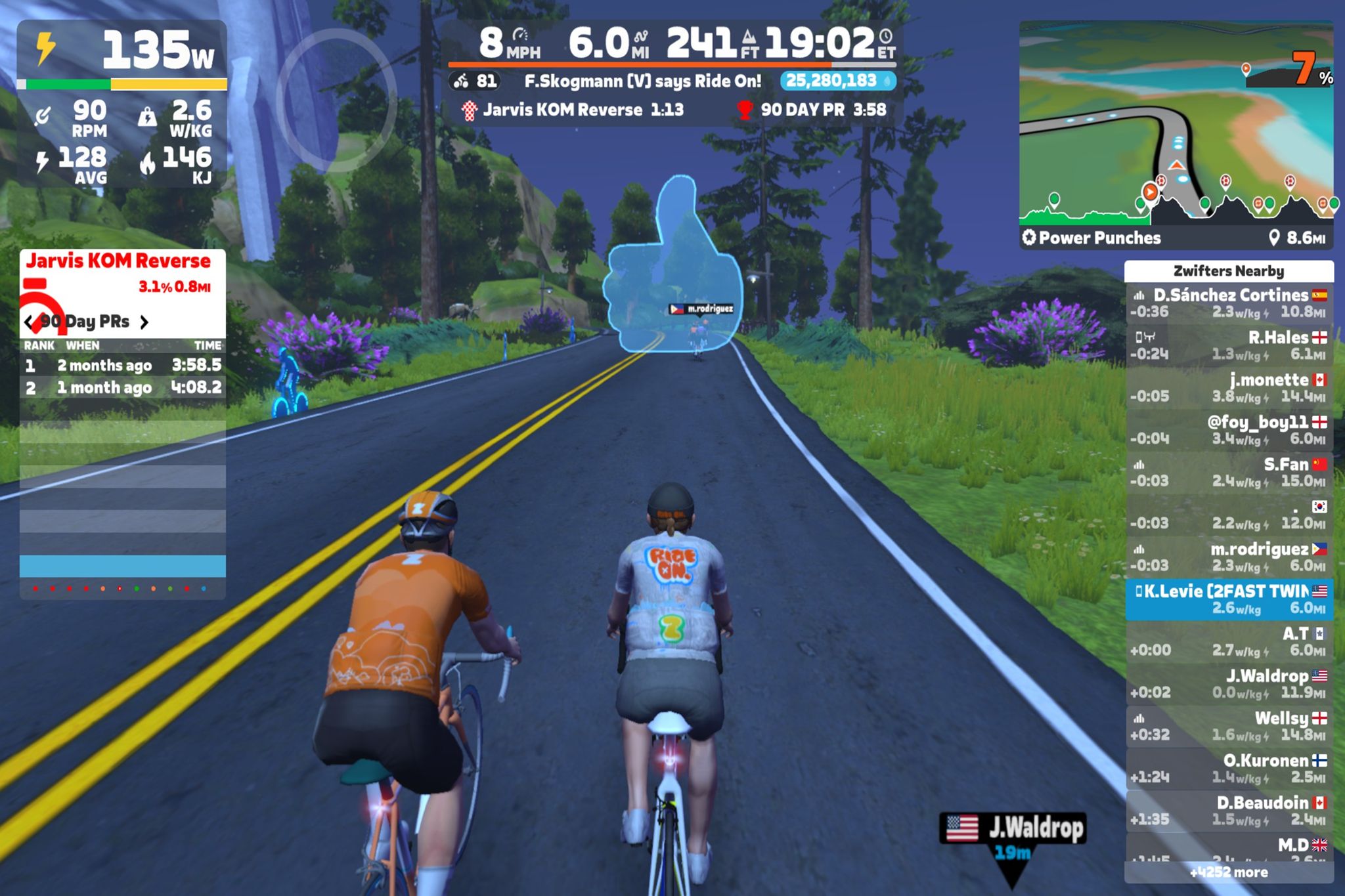Select D.Sánchez Cortines in Zwifters Nearby

click(1228, 303)
